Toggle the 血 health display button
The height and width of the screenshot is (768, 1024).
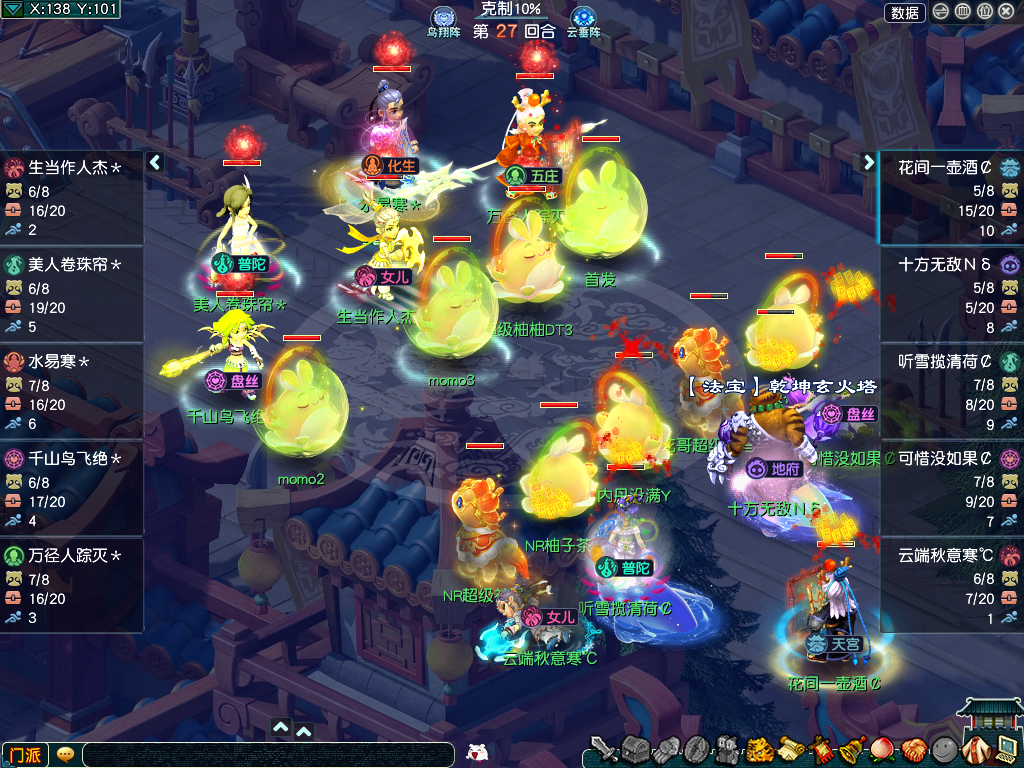[962, 12]
